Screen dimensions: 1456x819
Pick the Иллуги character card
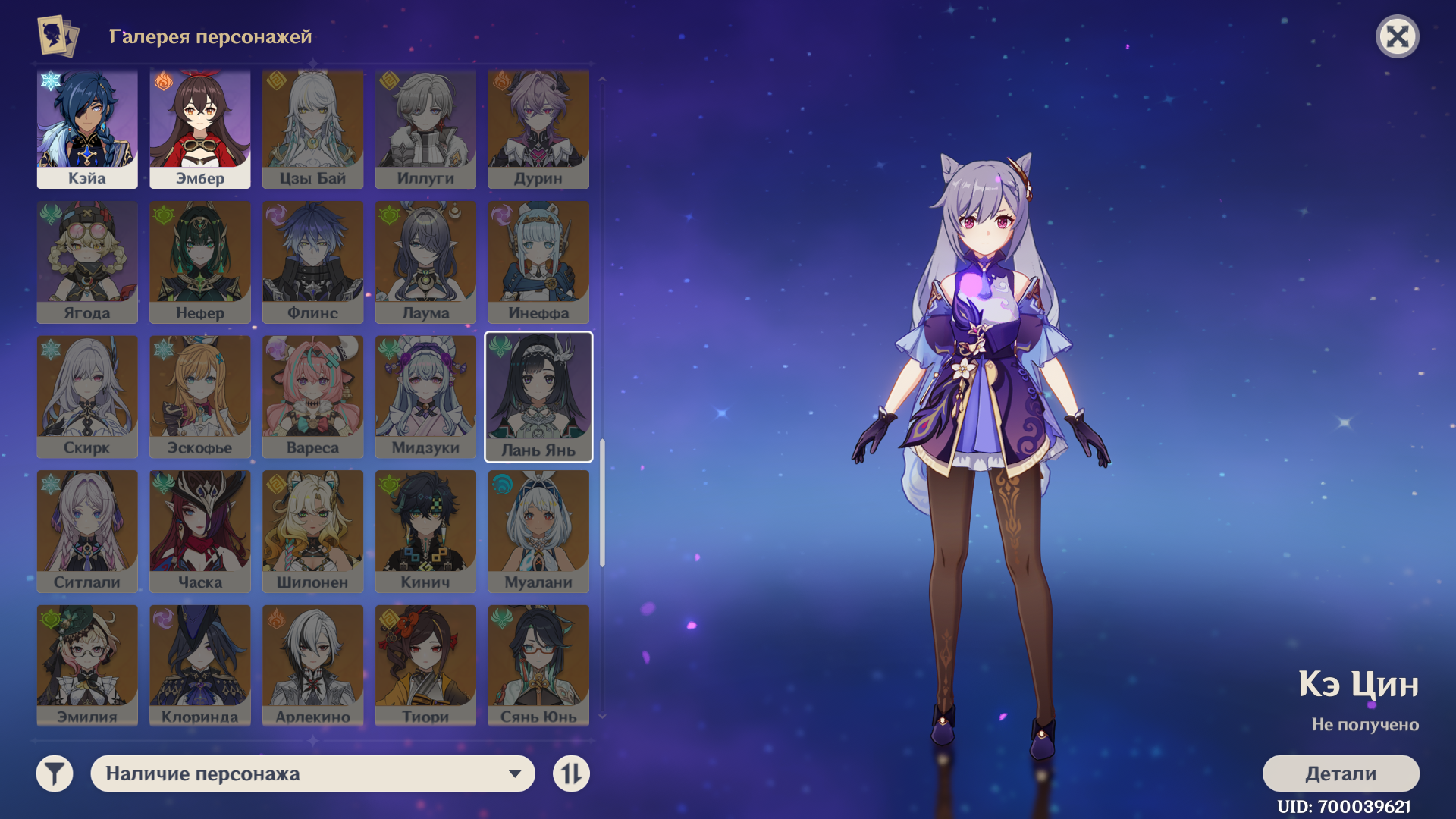click(425, 129)
